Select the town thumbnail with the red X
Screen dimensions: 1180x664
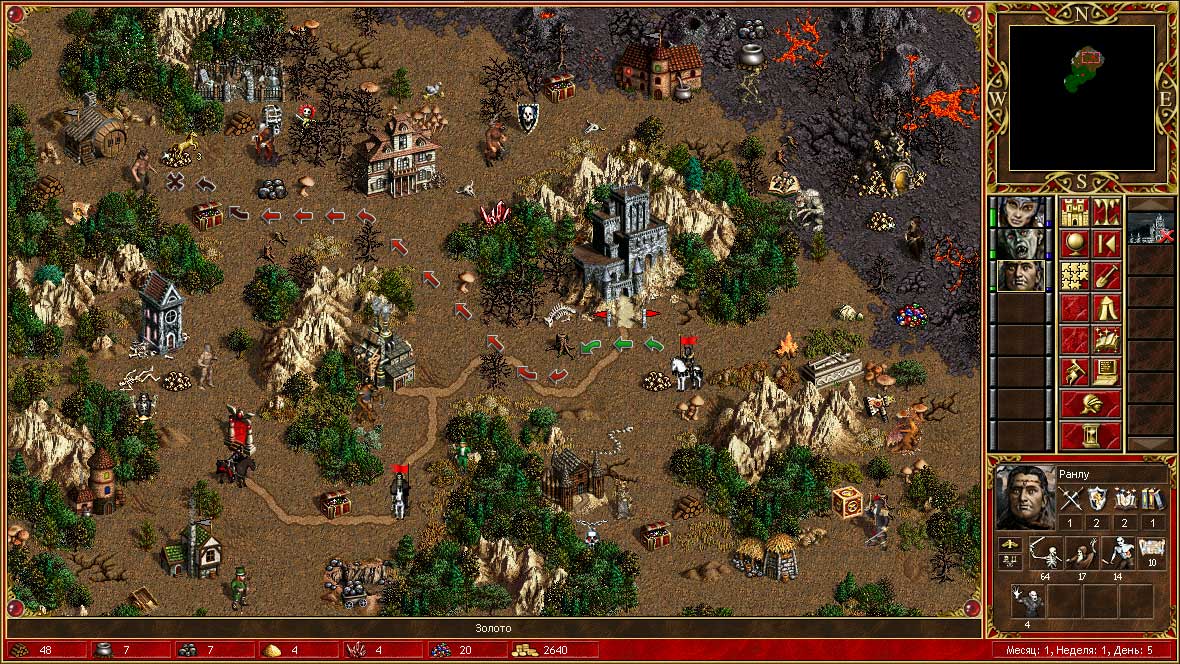click(1150, 228)
